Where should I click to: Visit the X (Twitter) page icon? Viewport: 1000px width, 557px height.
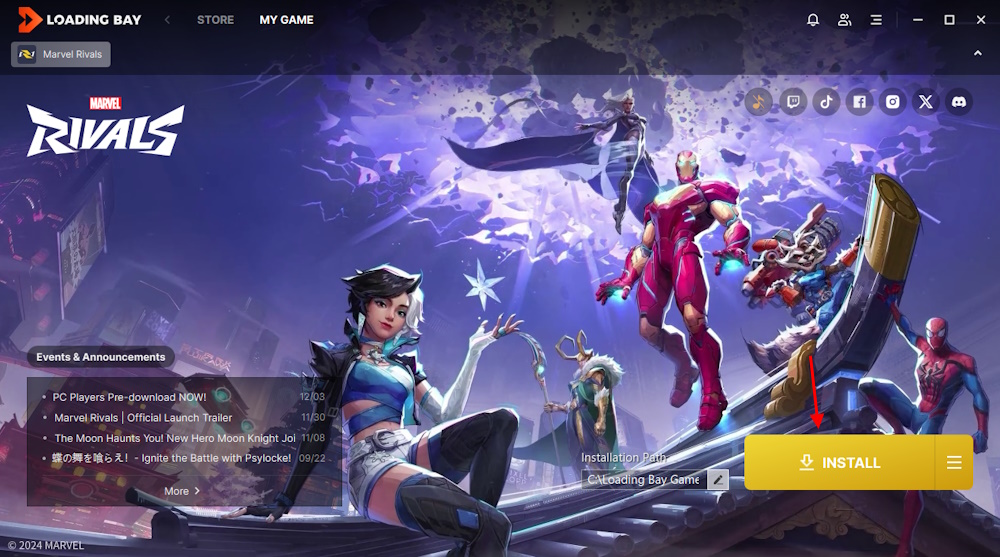(x=926, y=101)
